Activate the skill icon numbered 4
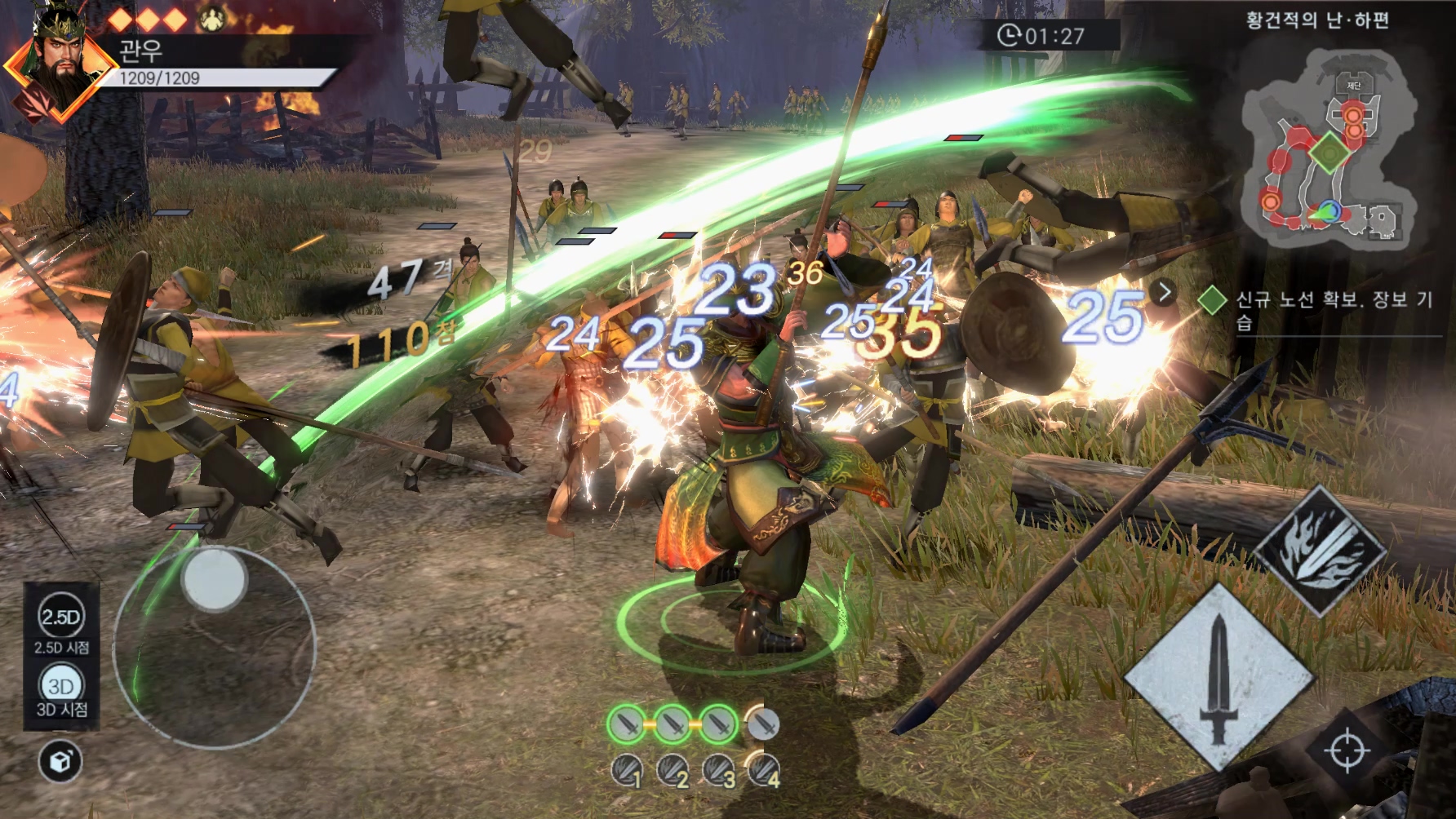This screenshot has height=819, width=1456. (x=765, y=770)
